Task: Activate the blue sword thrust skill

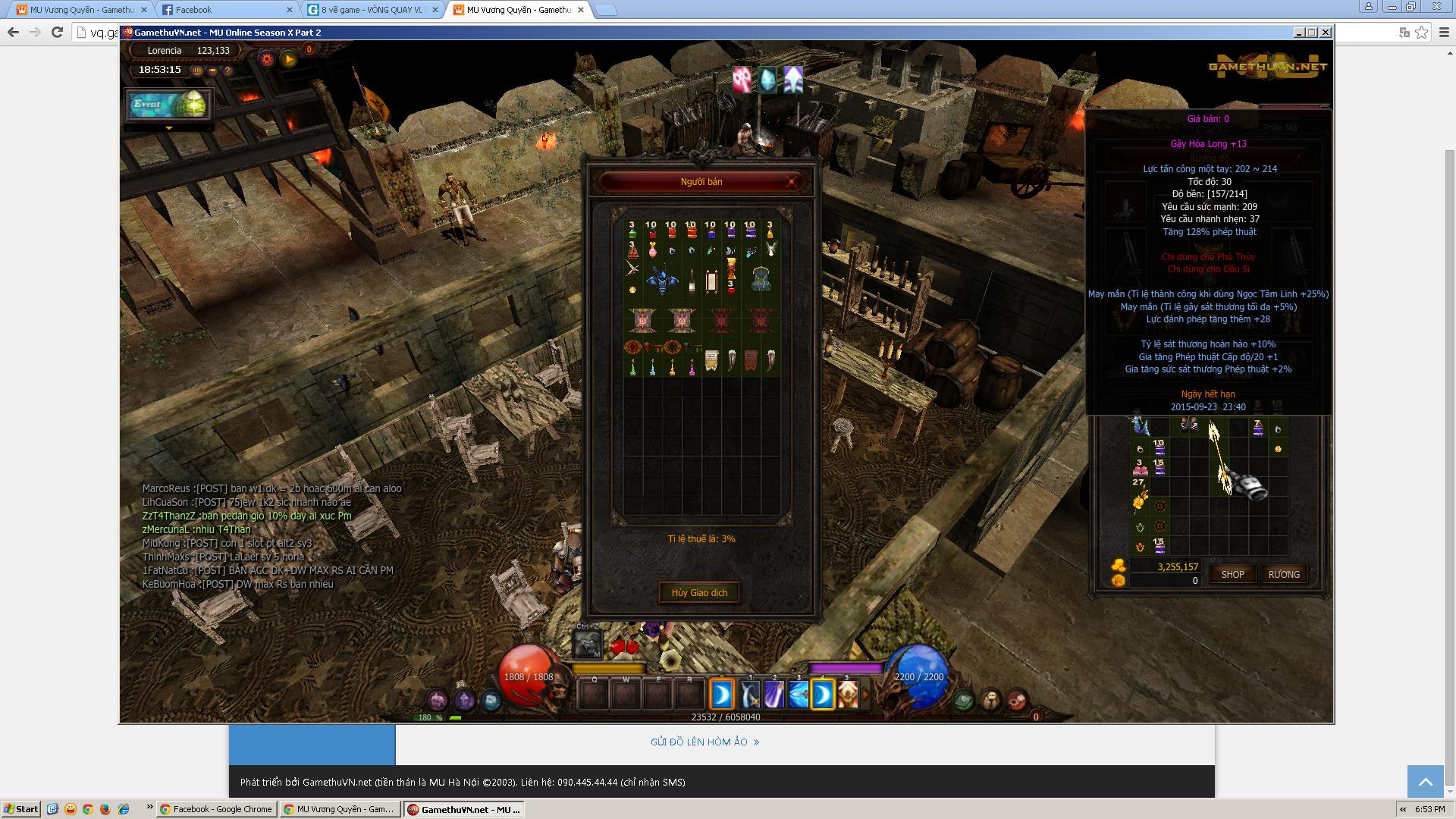Action: (x=798, y=695)
